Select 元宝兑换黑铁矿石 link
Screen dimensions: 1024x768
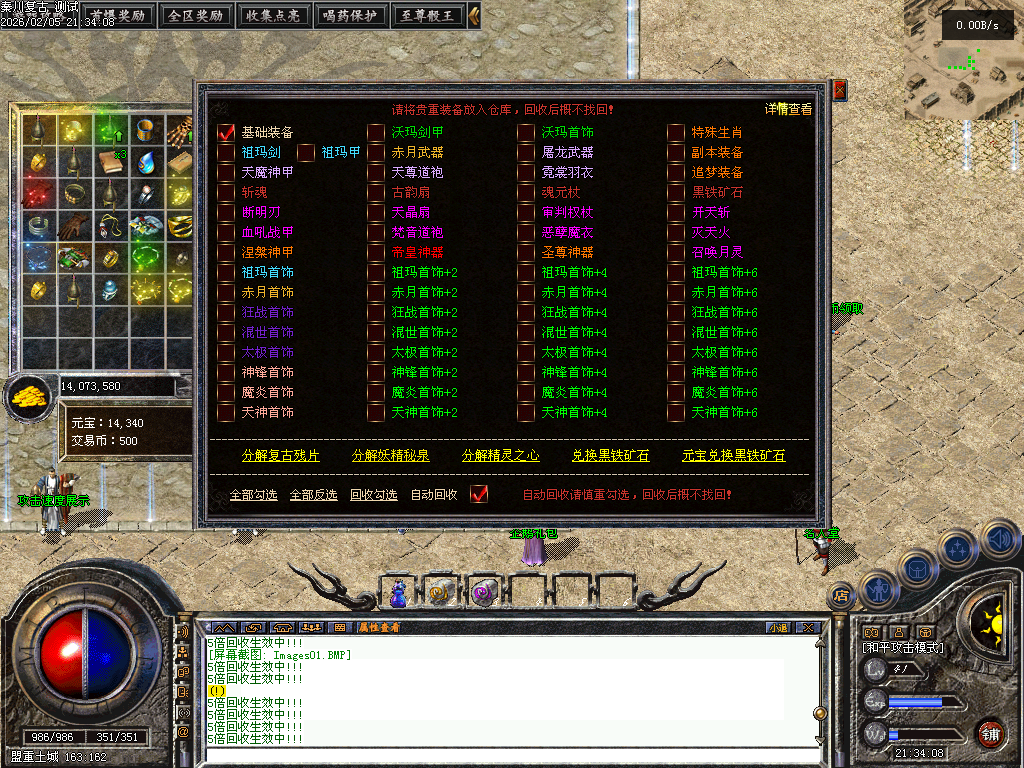733,455
